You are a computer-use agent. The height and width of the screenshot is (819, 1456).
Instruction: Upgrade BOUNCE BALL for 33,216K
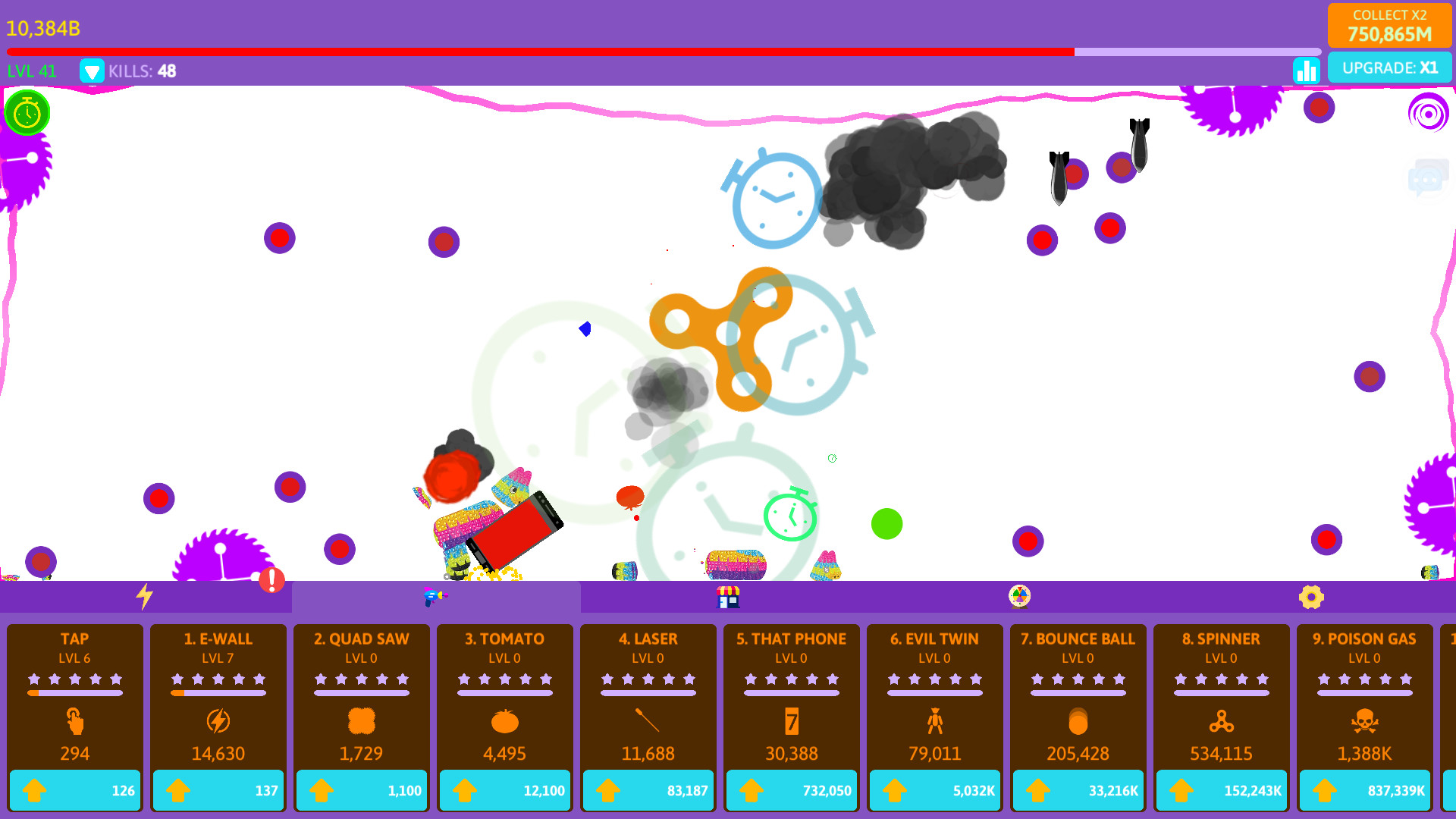(x=1077, y=789)
